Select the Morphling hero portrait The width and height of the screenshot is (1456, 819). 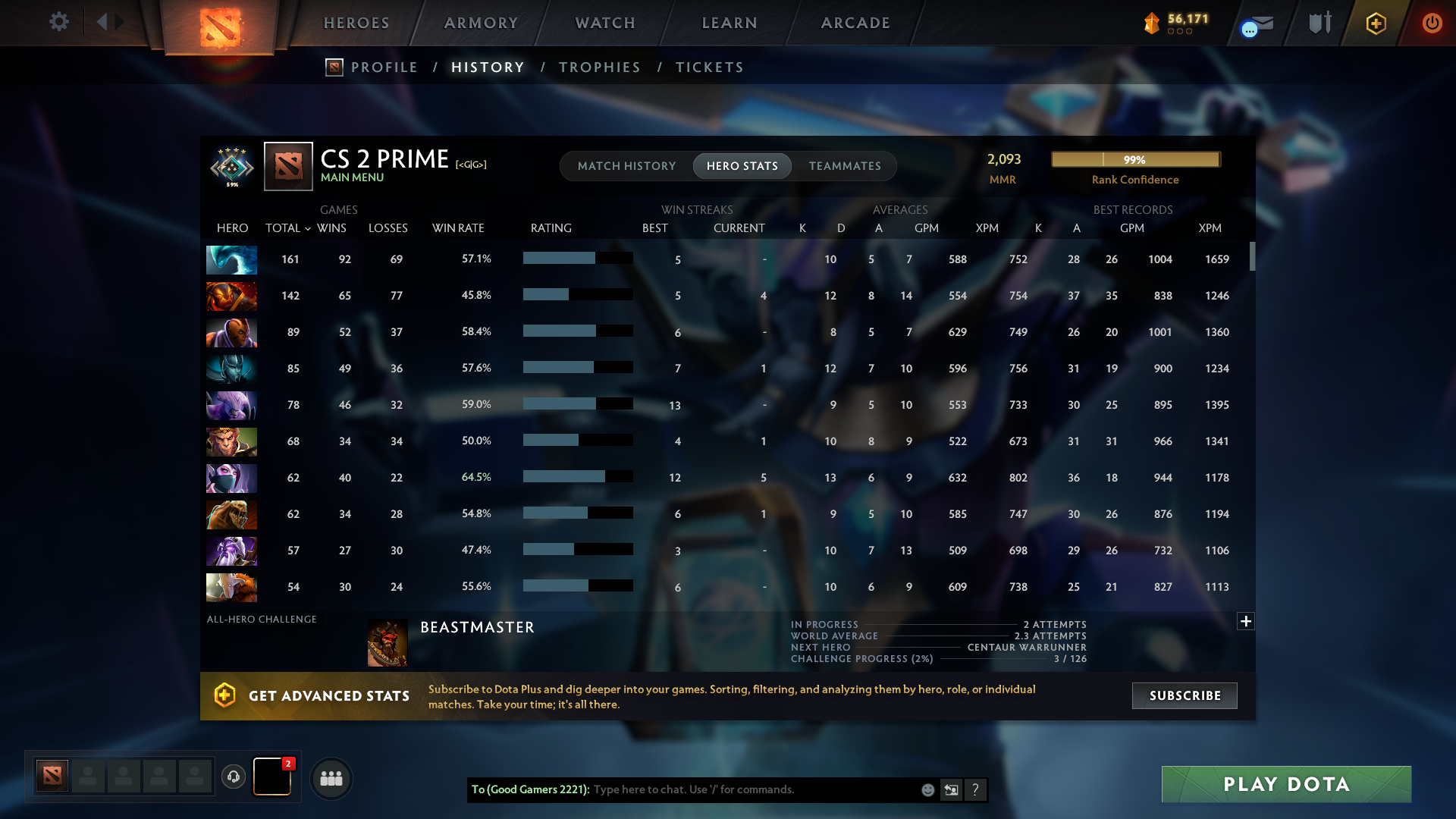pyautogui.click(x=231, y=259)
